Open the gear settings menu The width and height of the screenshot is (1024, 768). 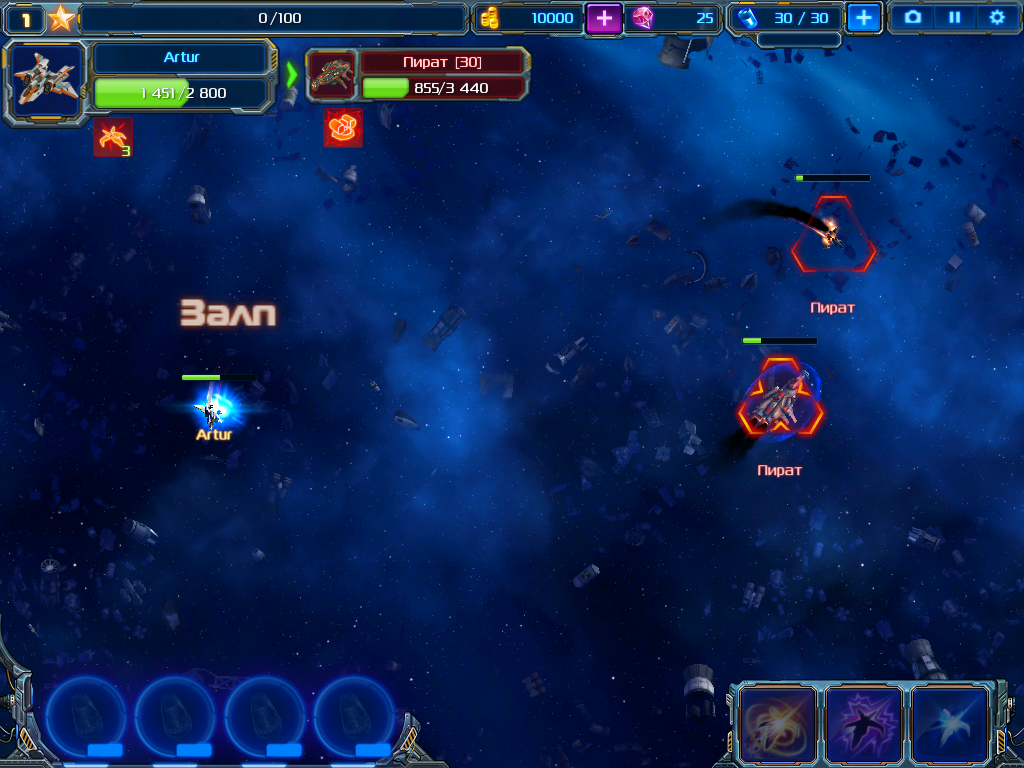(x=996, y=17)
